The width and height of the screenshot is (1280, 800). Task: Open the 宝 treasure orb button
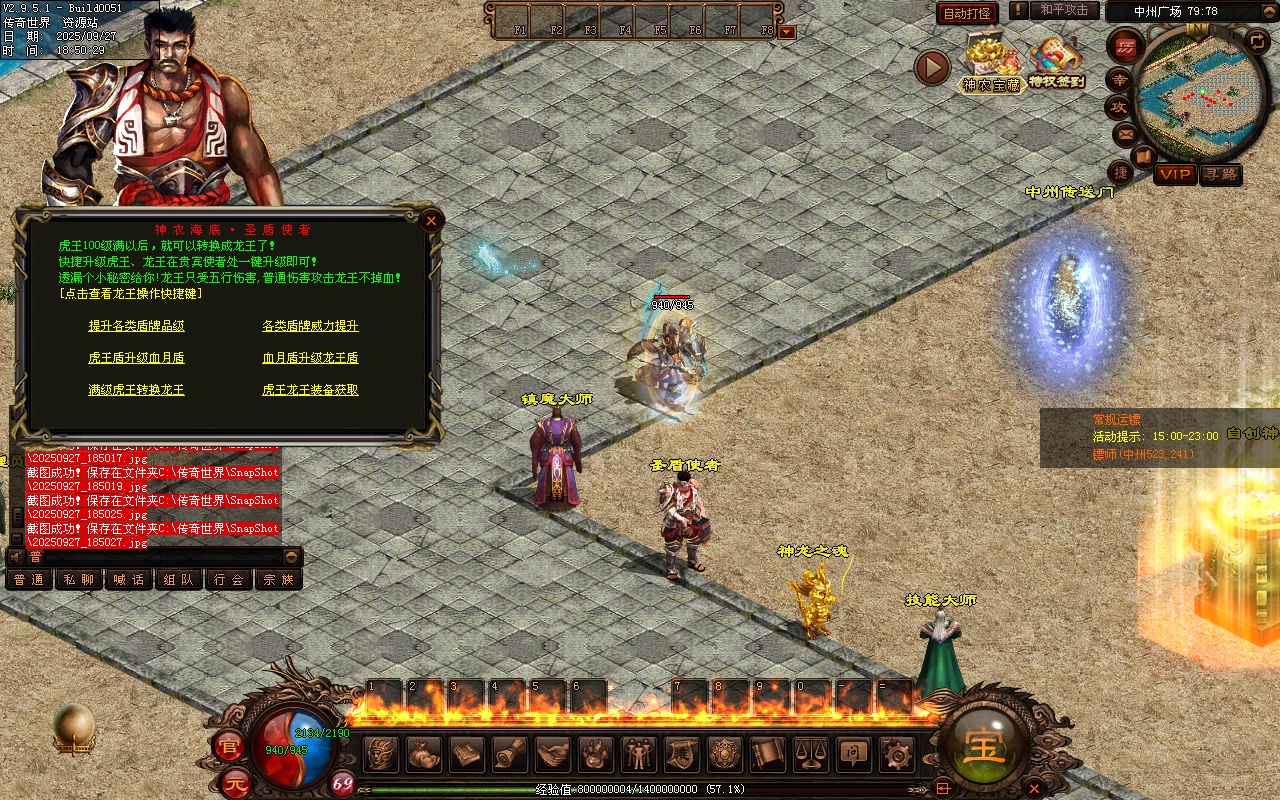pos(985,746)
